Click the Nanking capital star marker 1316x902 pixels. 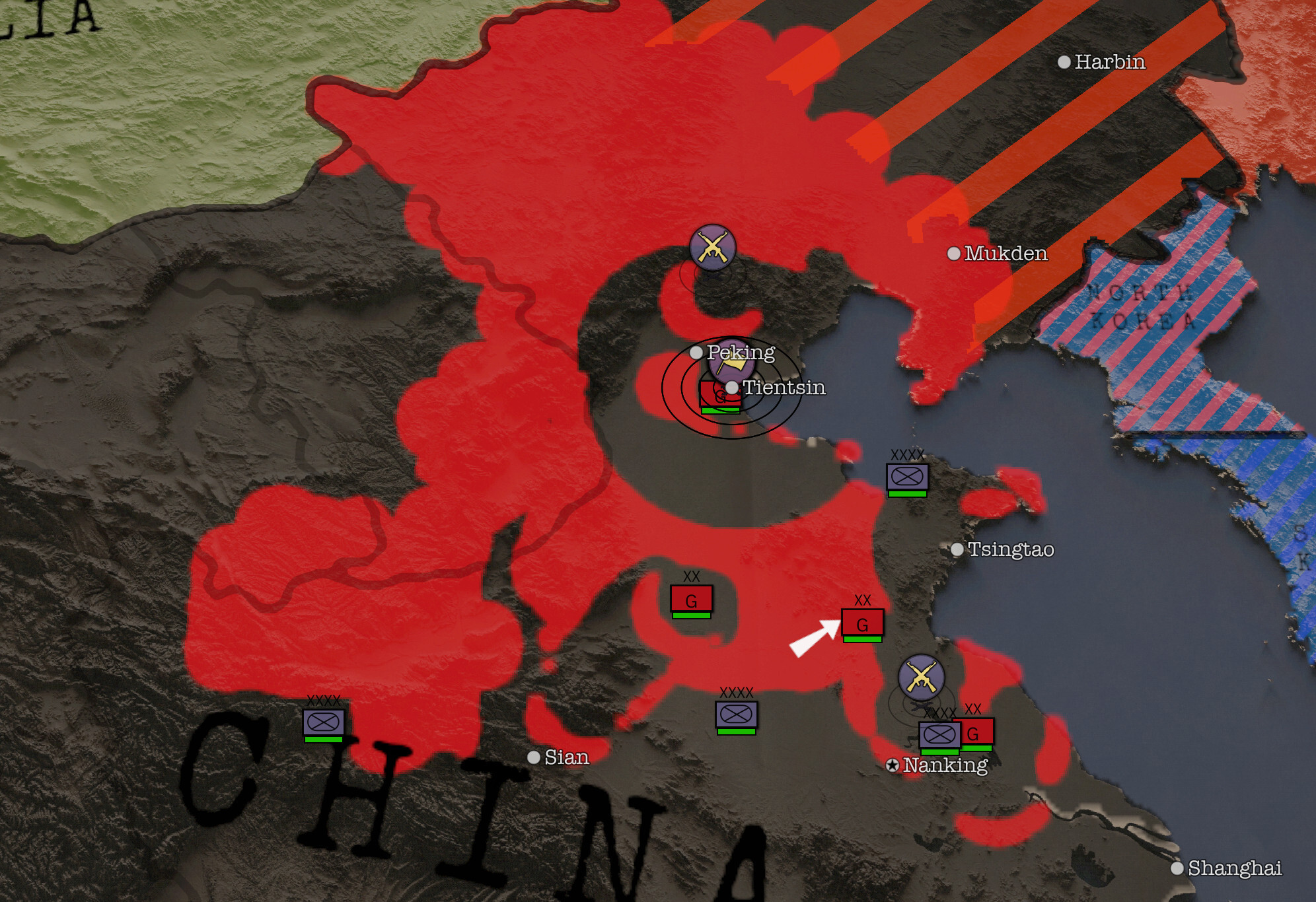click(x=893, y=765)
